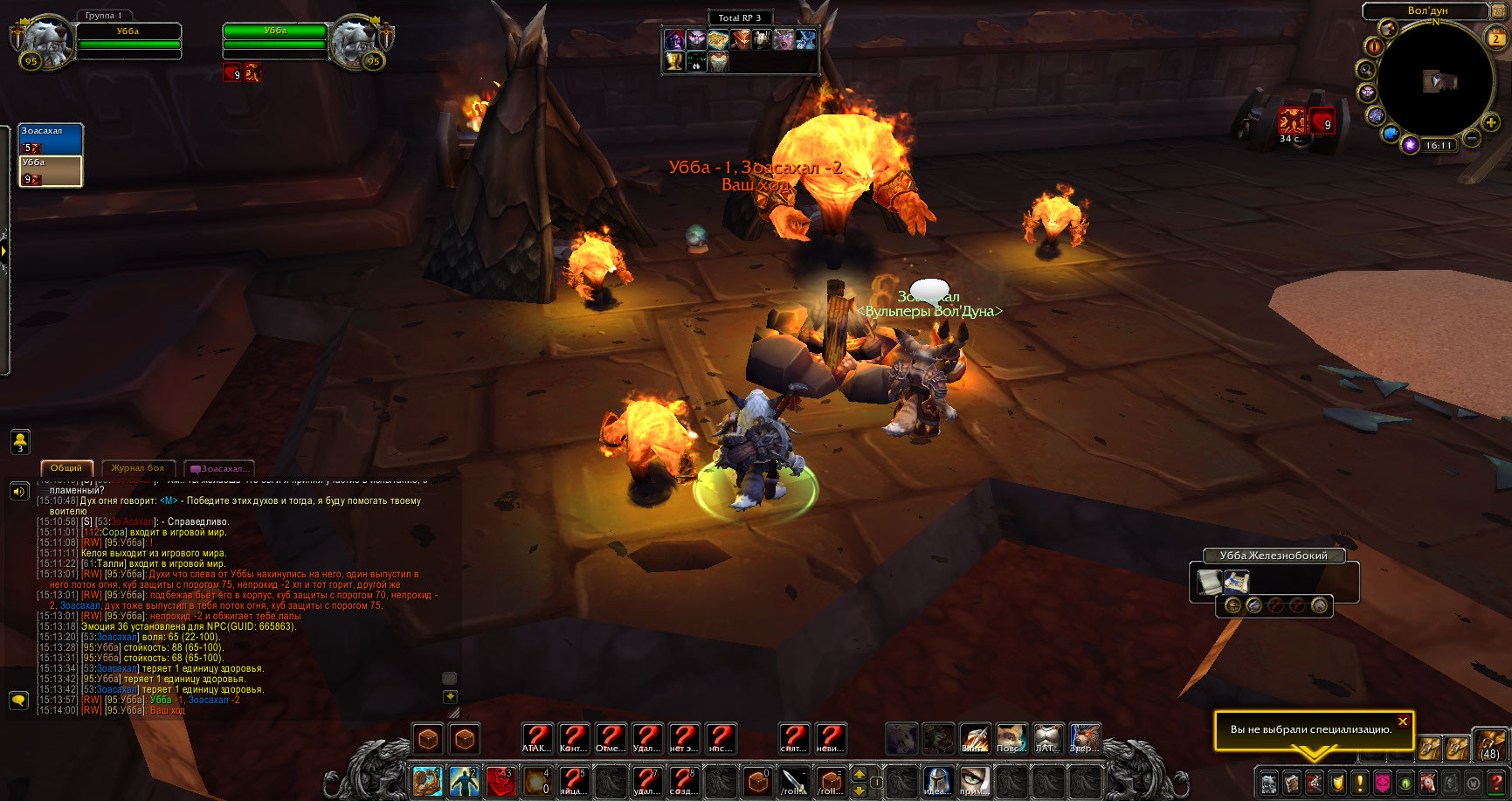Zoom in the minimap with plus button
Screen dimensions: 1512x801
click(1491, 123)
